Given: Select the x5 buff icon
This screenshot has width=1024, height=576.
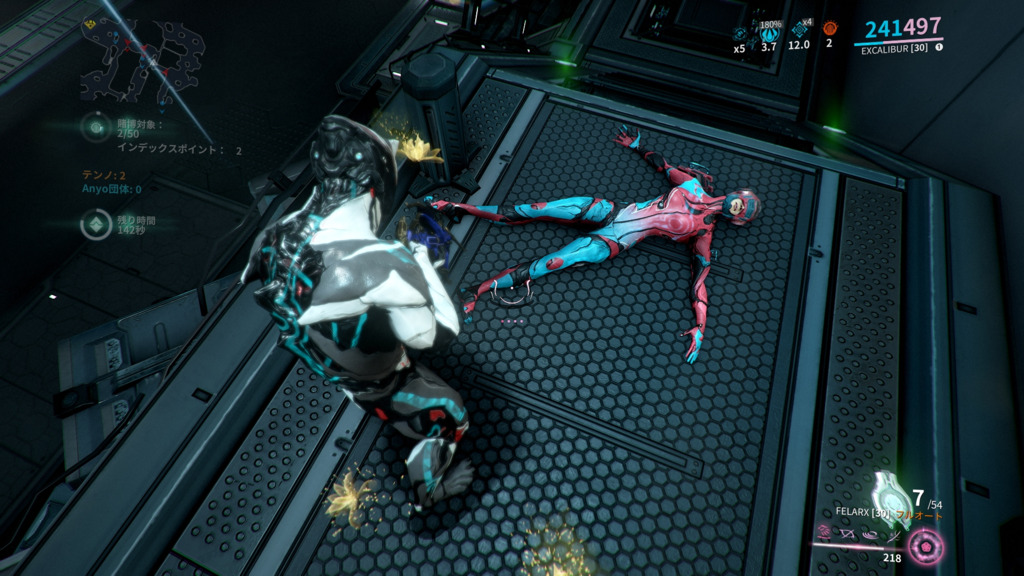Looking at the screenshot, I should (740, 34).
